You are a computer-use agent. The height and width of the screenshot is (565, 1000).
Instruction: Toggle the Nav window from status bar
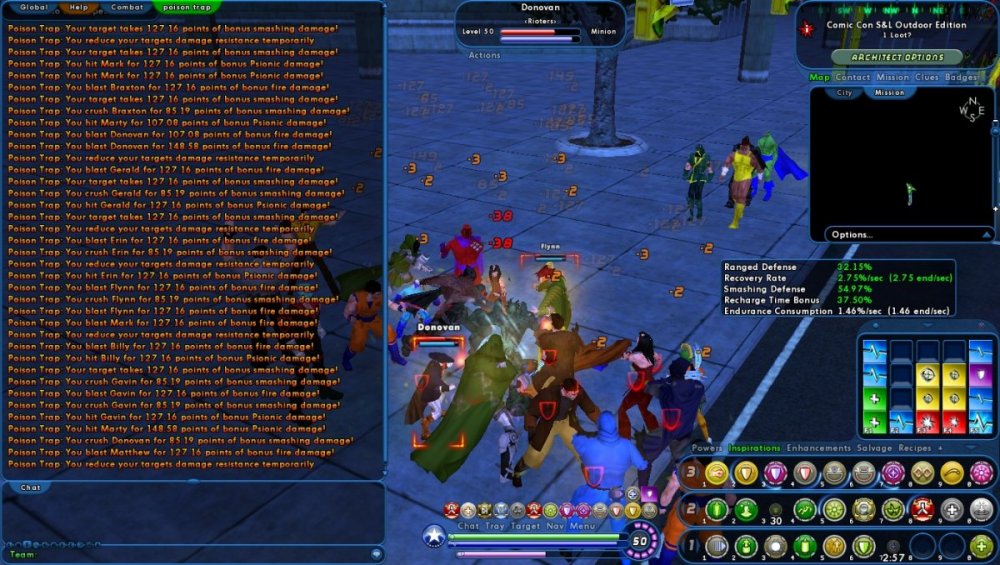tap(552, 526)
